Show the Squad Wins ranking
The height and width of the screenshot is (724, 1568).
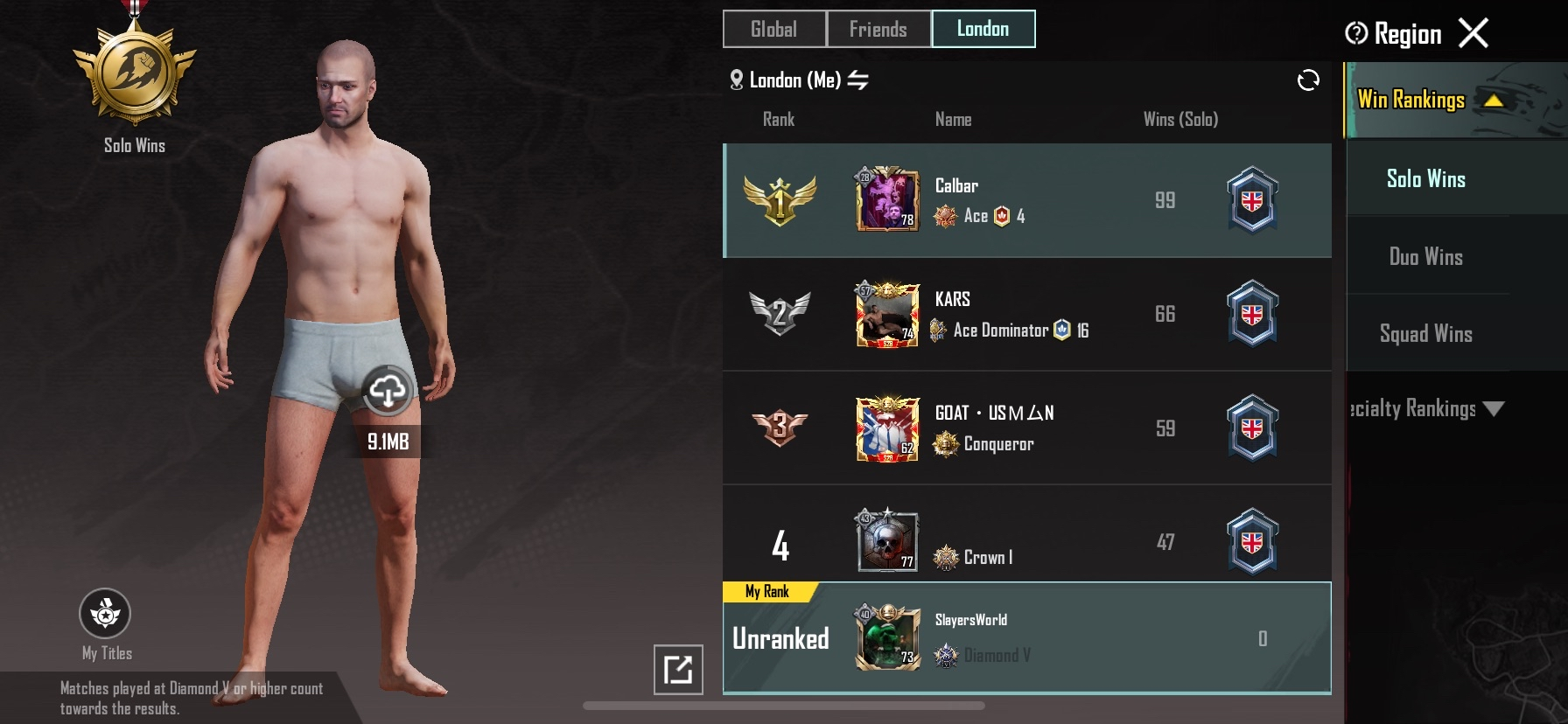tap(1425, 333)
